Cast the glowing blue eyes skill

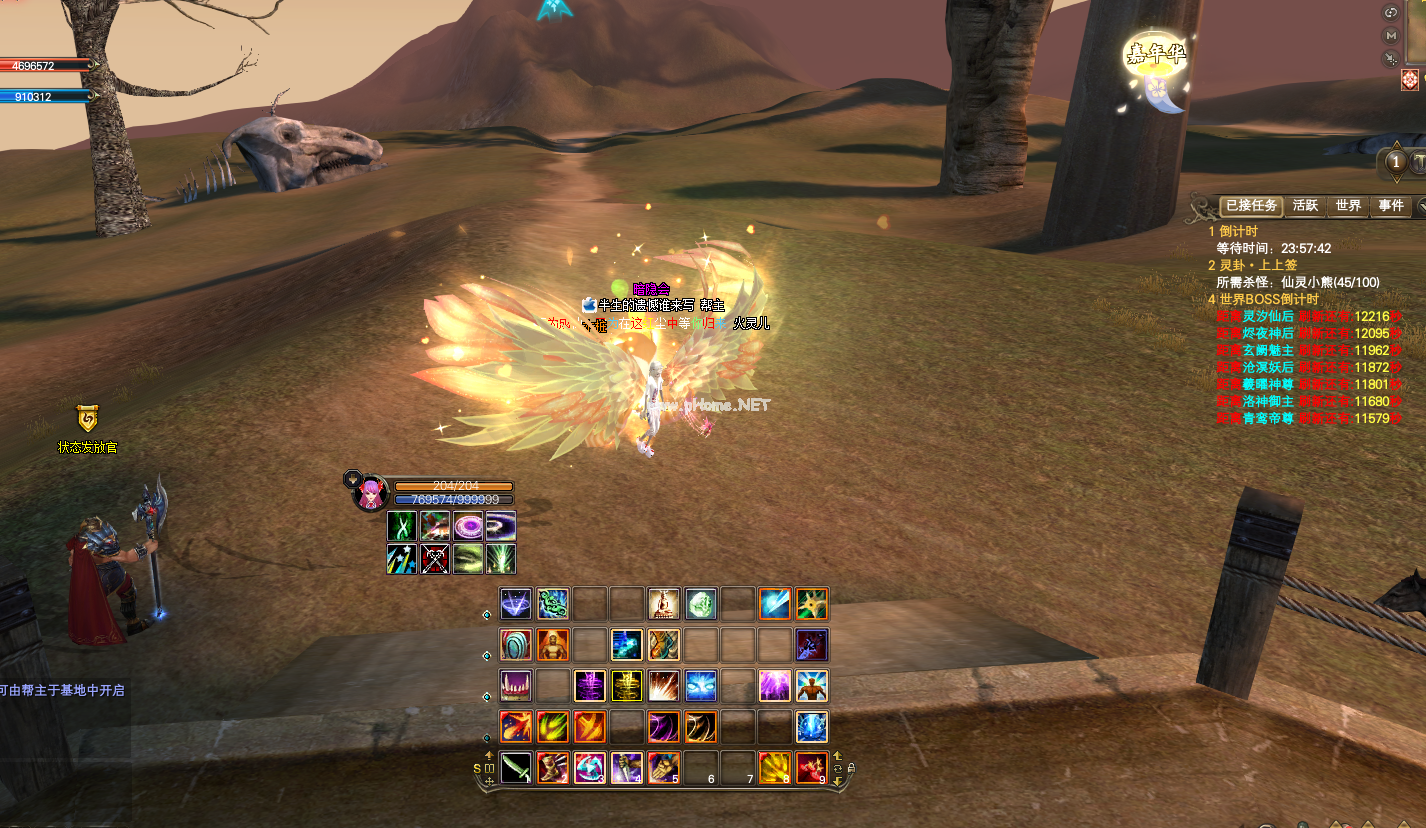(x=700, y=685)
